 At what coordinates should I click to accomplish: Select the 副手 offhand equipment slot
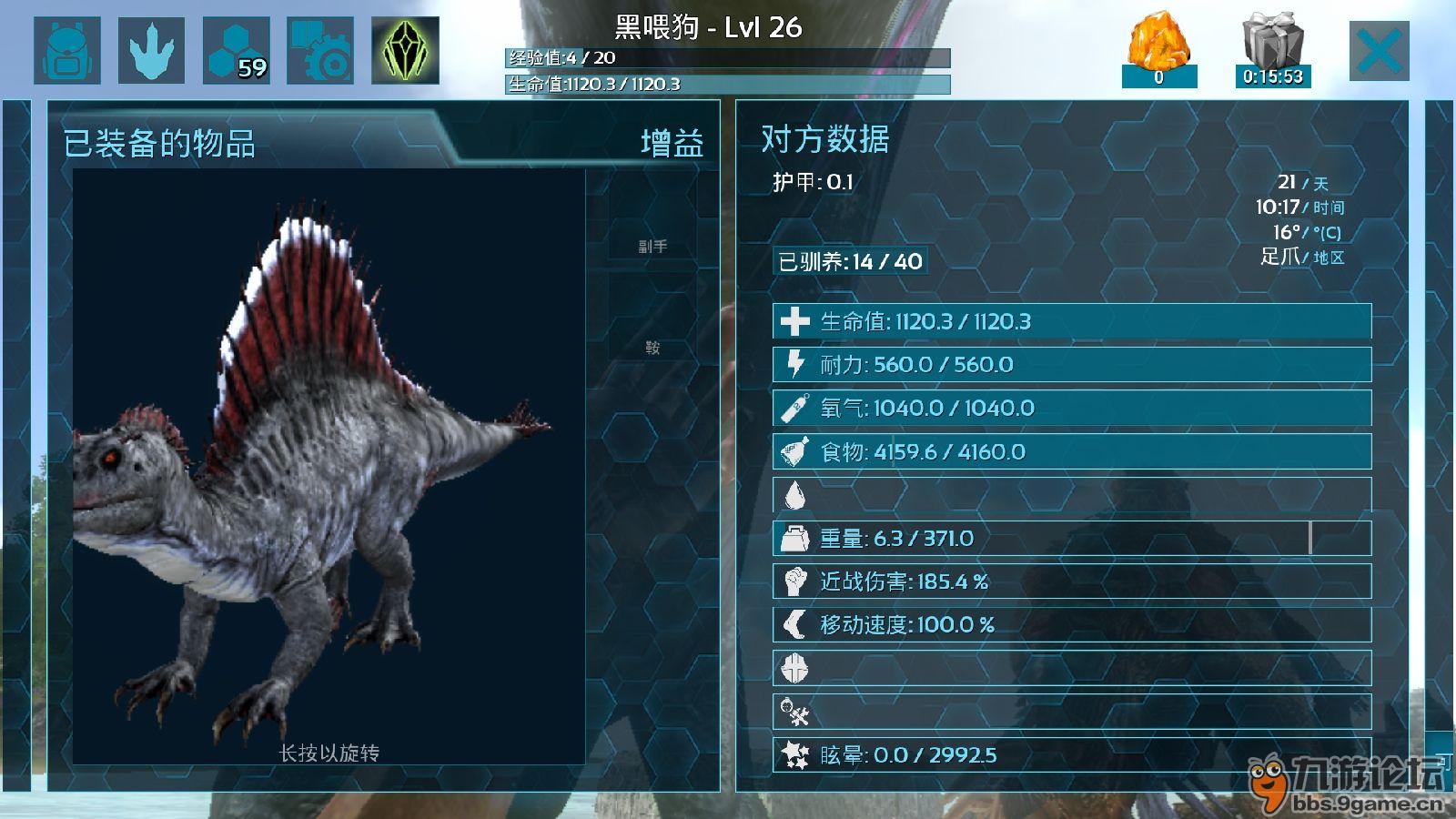click(652, 246)
